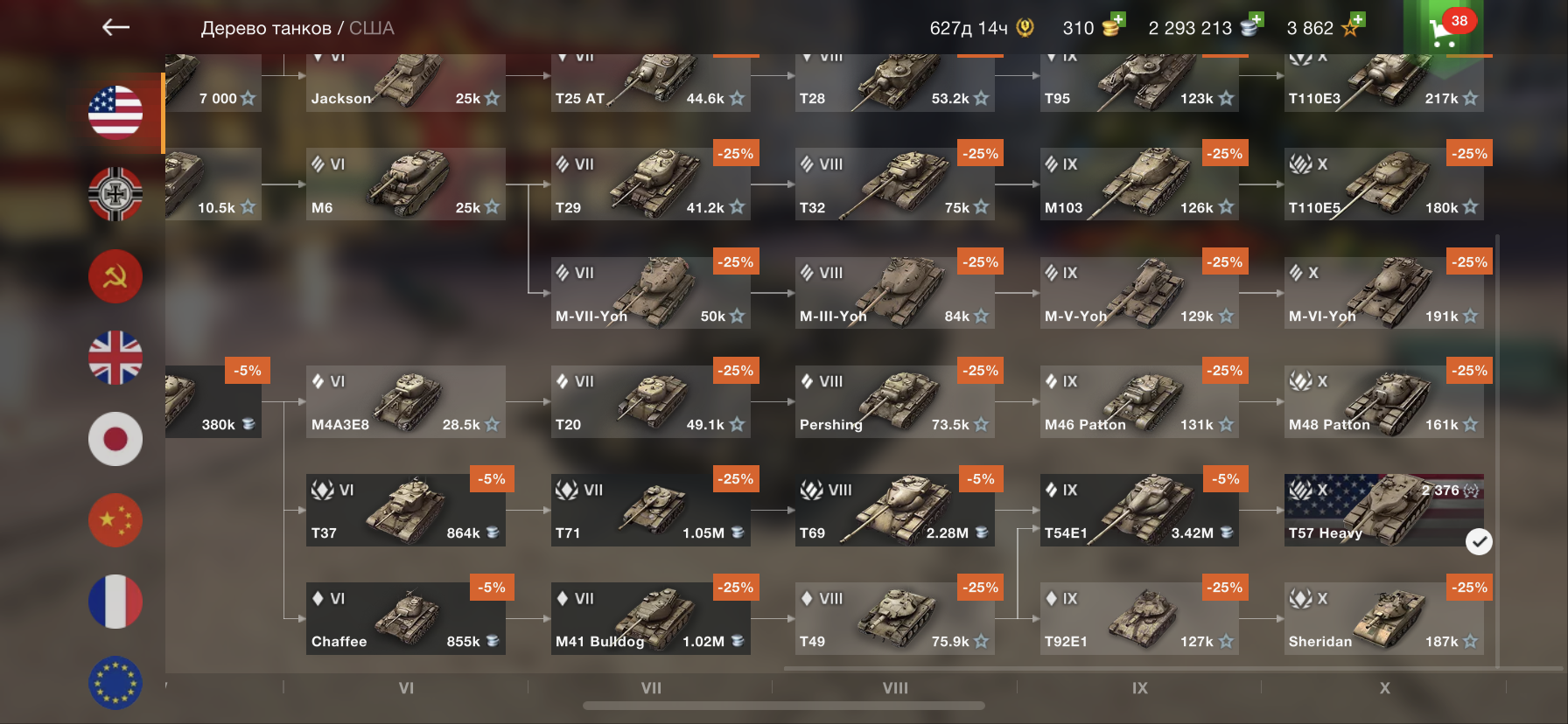Switch to the USSR nation flag
This screenshot has width=1568, height=724.
coord(115,276)
